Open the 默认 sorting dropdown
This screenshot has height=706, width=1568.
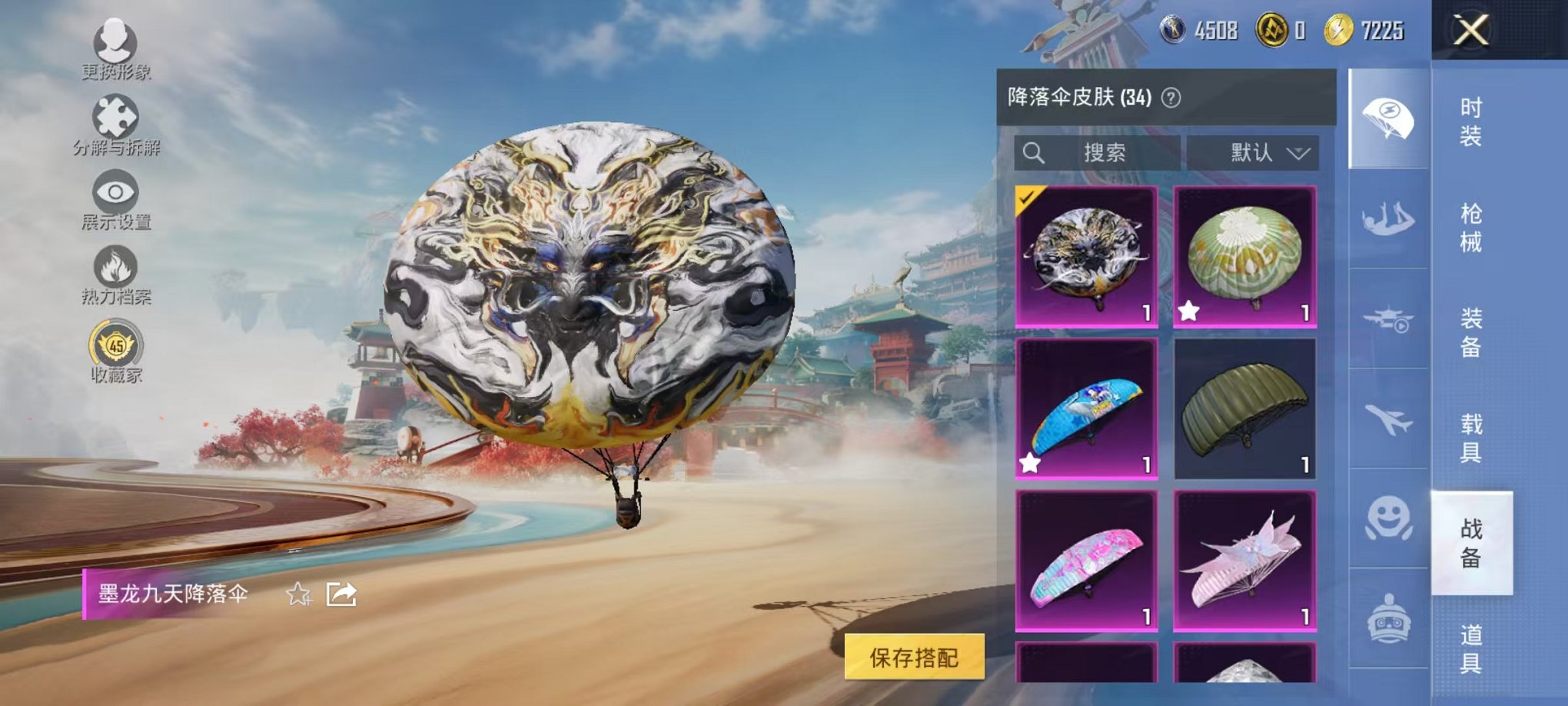[1253, 153]
